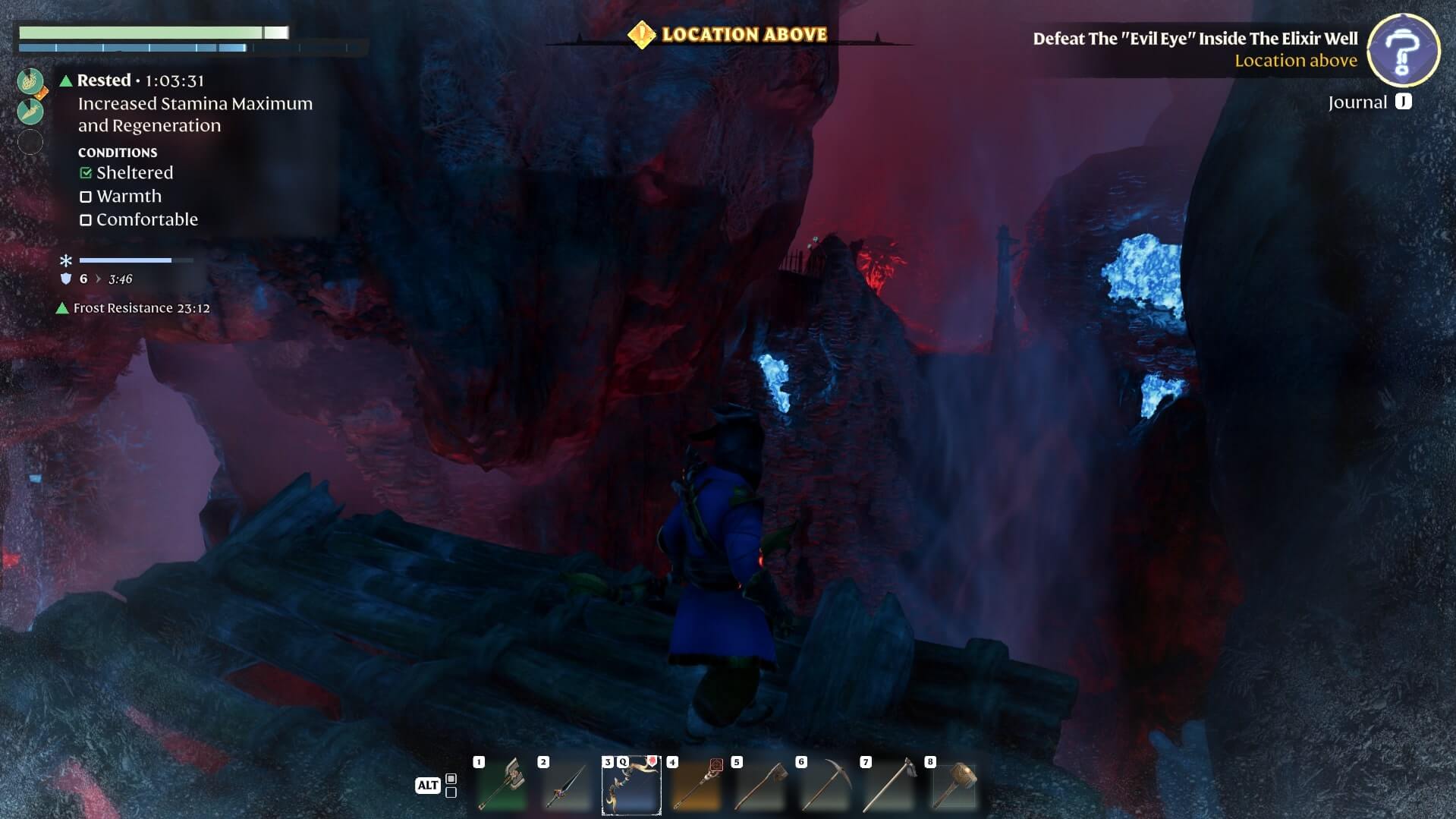
Task: Inspect the berry food buff icon
Action: 30,81
